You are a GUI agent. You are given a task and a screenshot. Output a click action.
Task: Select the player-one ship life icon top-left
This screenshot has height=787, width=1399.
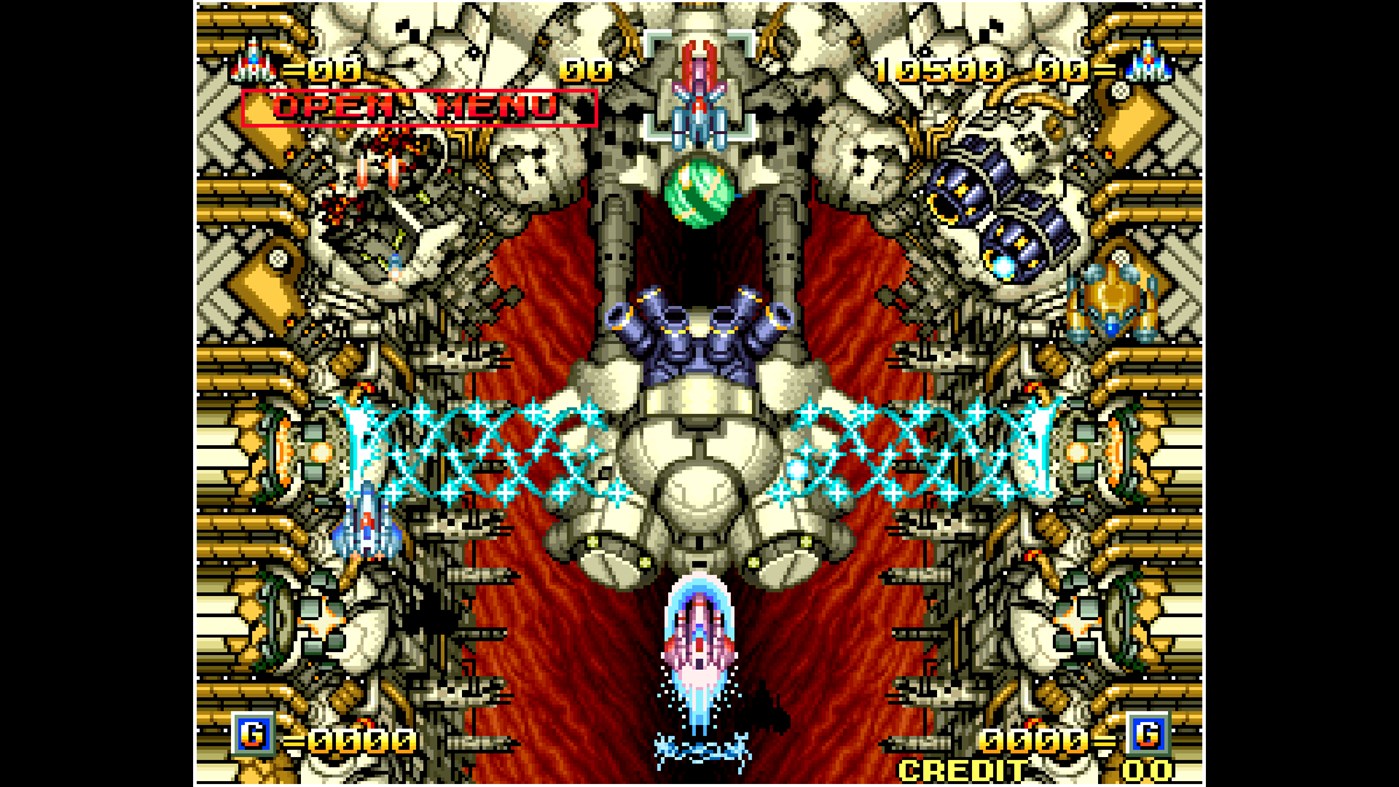point(253,65)
